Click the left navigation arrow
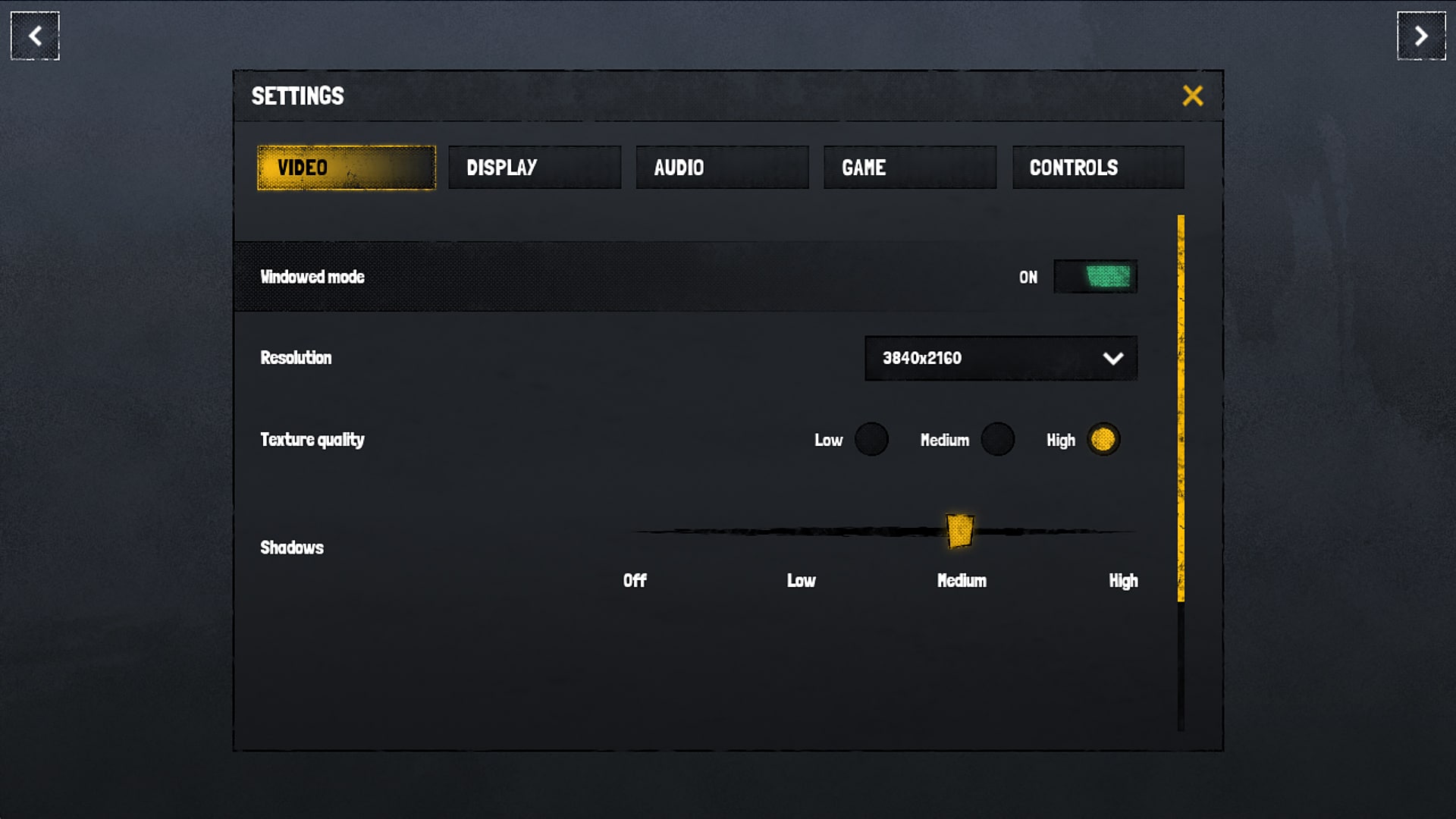The height and width of the screenshot is (819, 1456). coord(34,35)
